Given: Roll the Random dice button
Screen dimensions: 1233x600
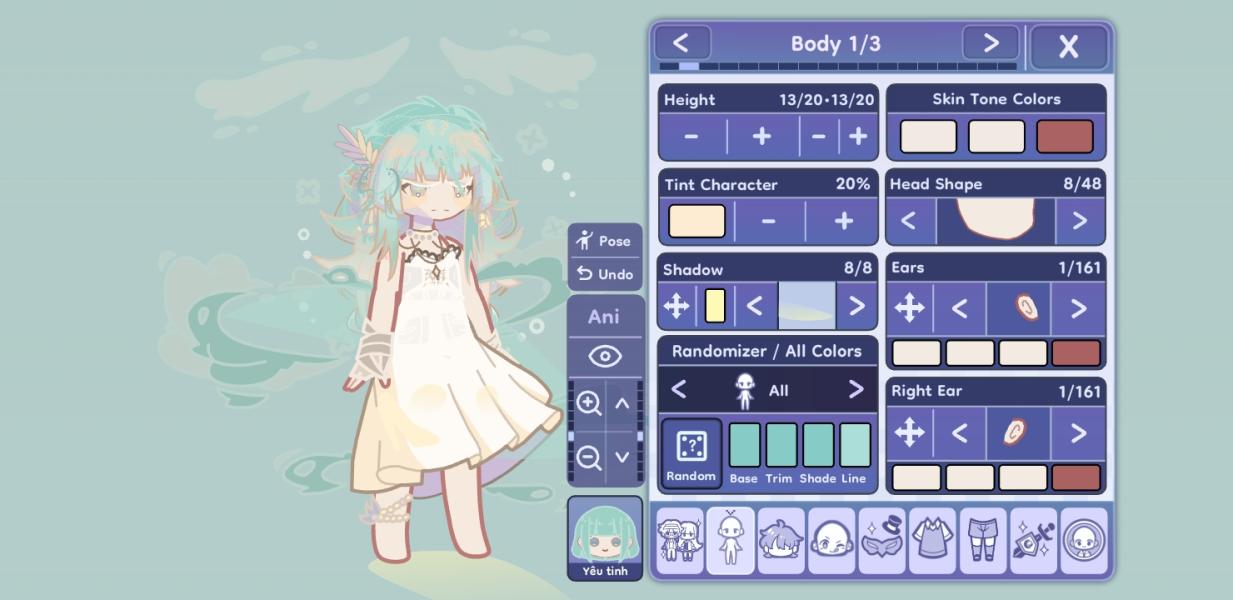Looking at the screenshot, I should (x=691, y=452).
